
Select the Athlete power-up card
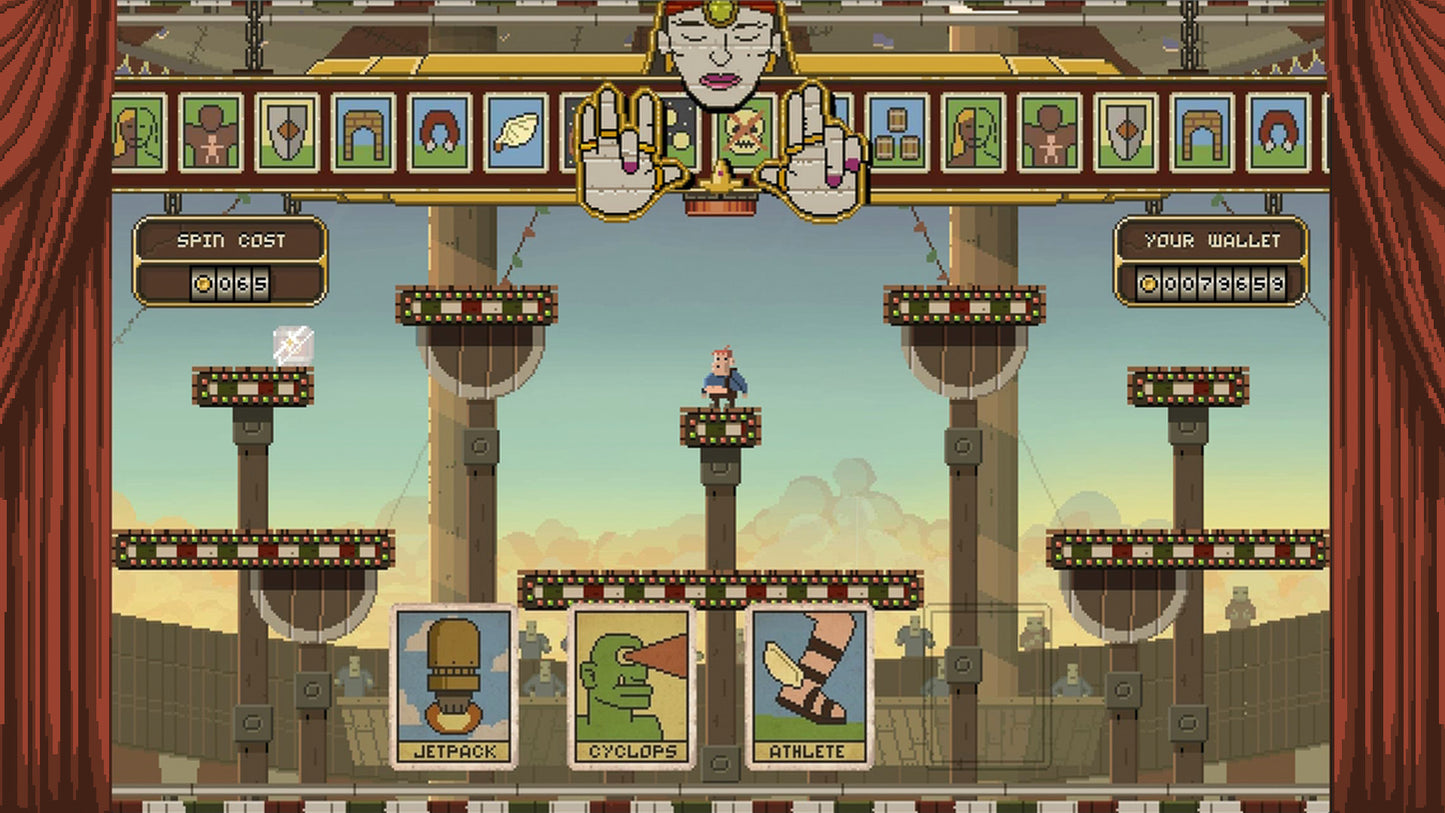point(808,685)
